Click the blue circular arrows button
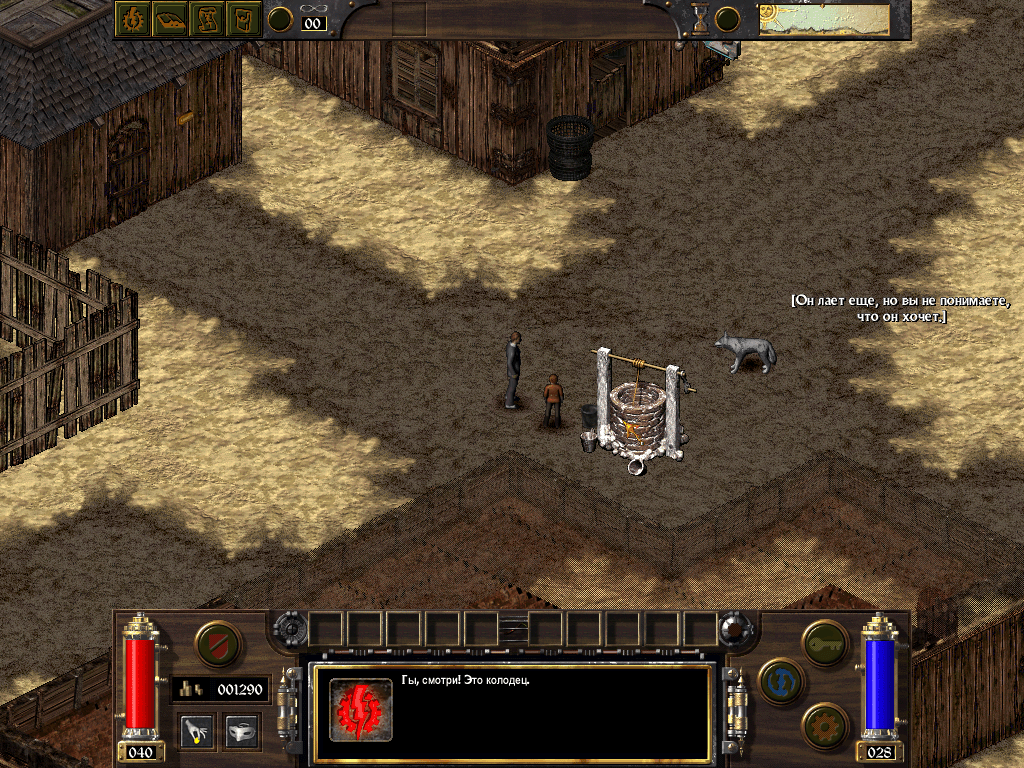The image size is (1024, 768). pos(781,681)
